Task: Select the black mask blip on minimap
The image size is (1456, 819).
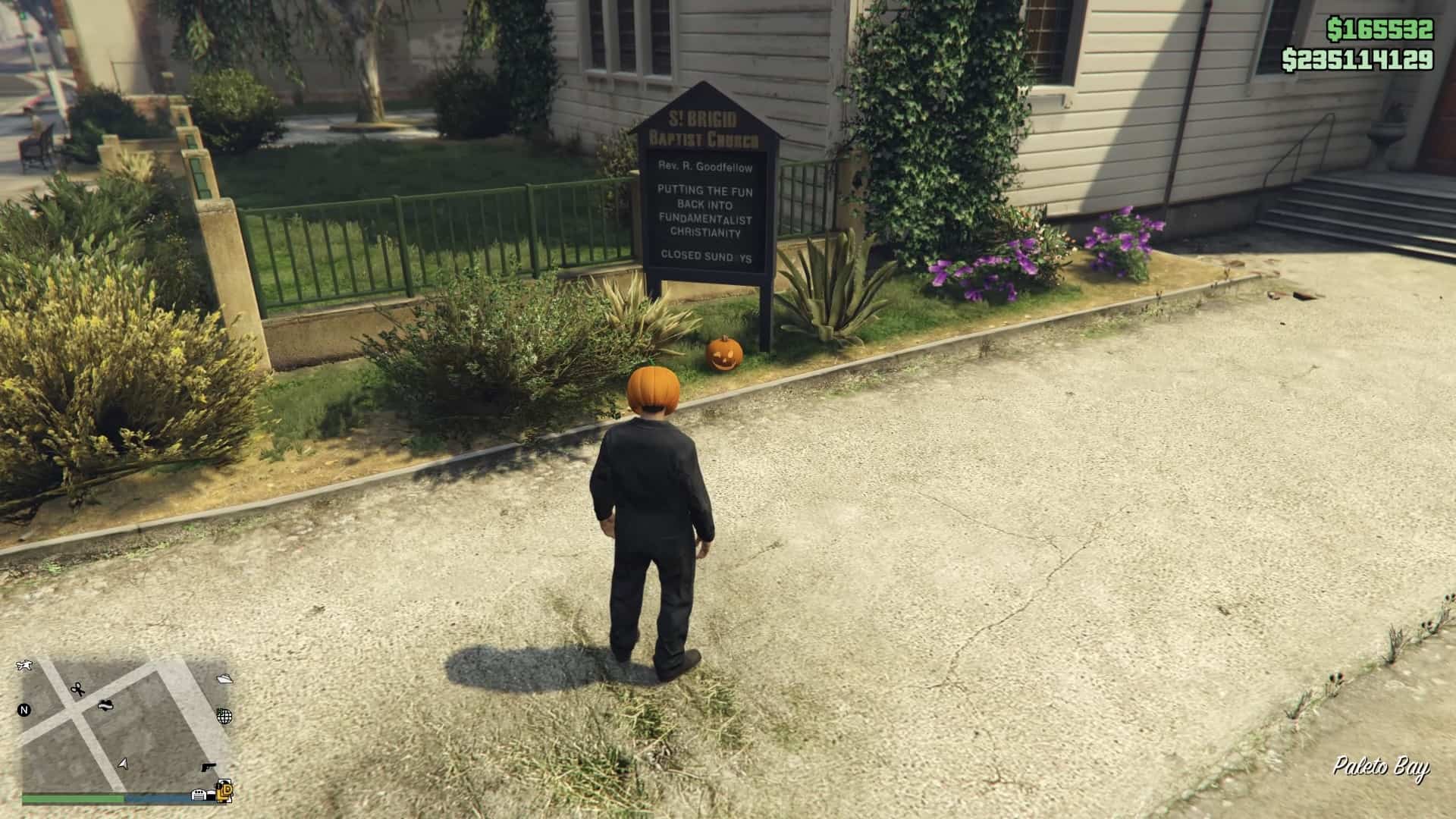Action: click(105, 704)
